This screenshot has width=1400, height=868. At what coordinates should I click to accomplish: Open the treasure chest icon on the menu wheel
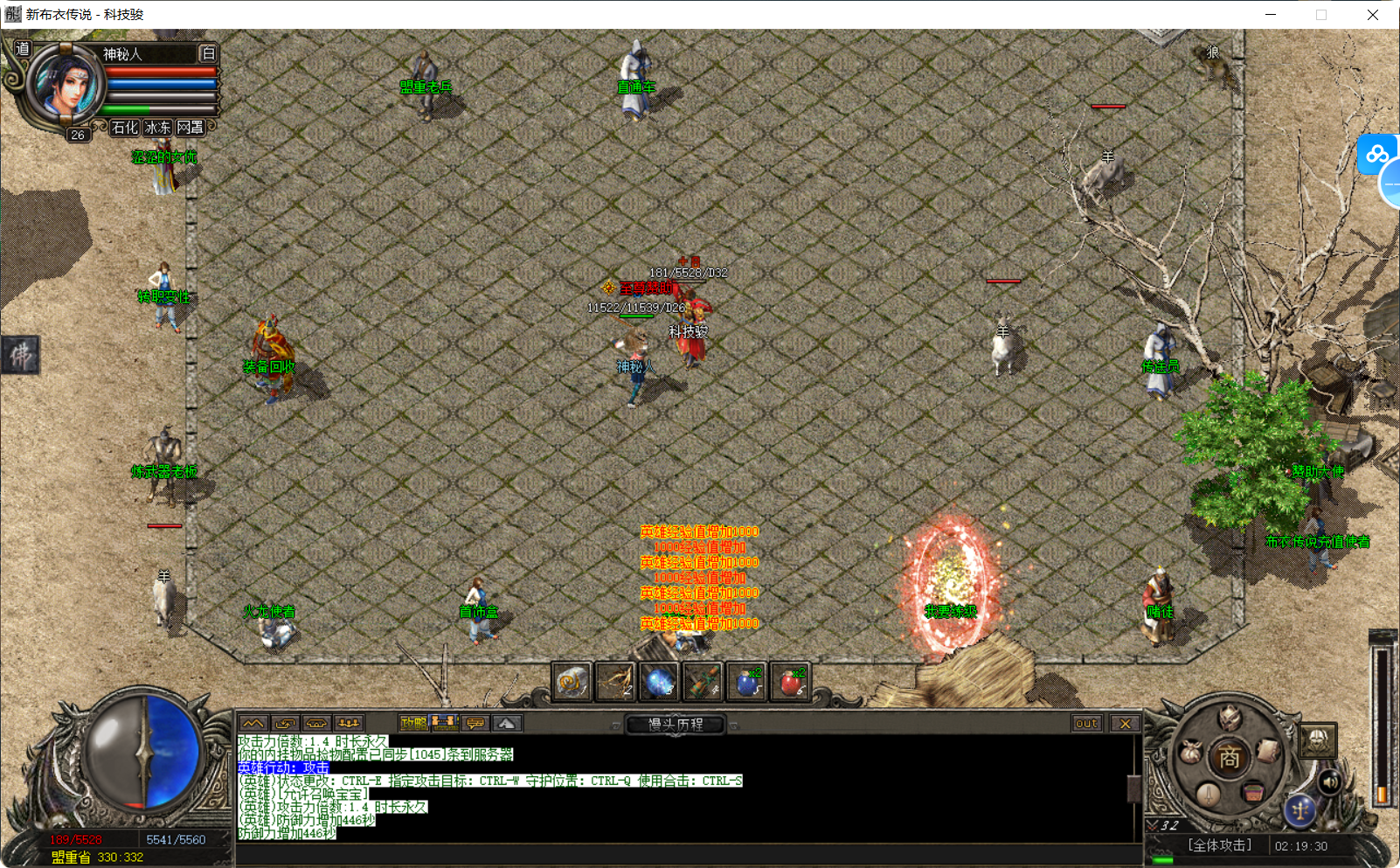coord(1254,792)
